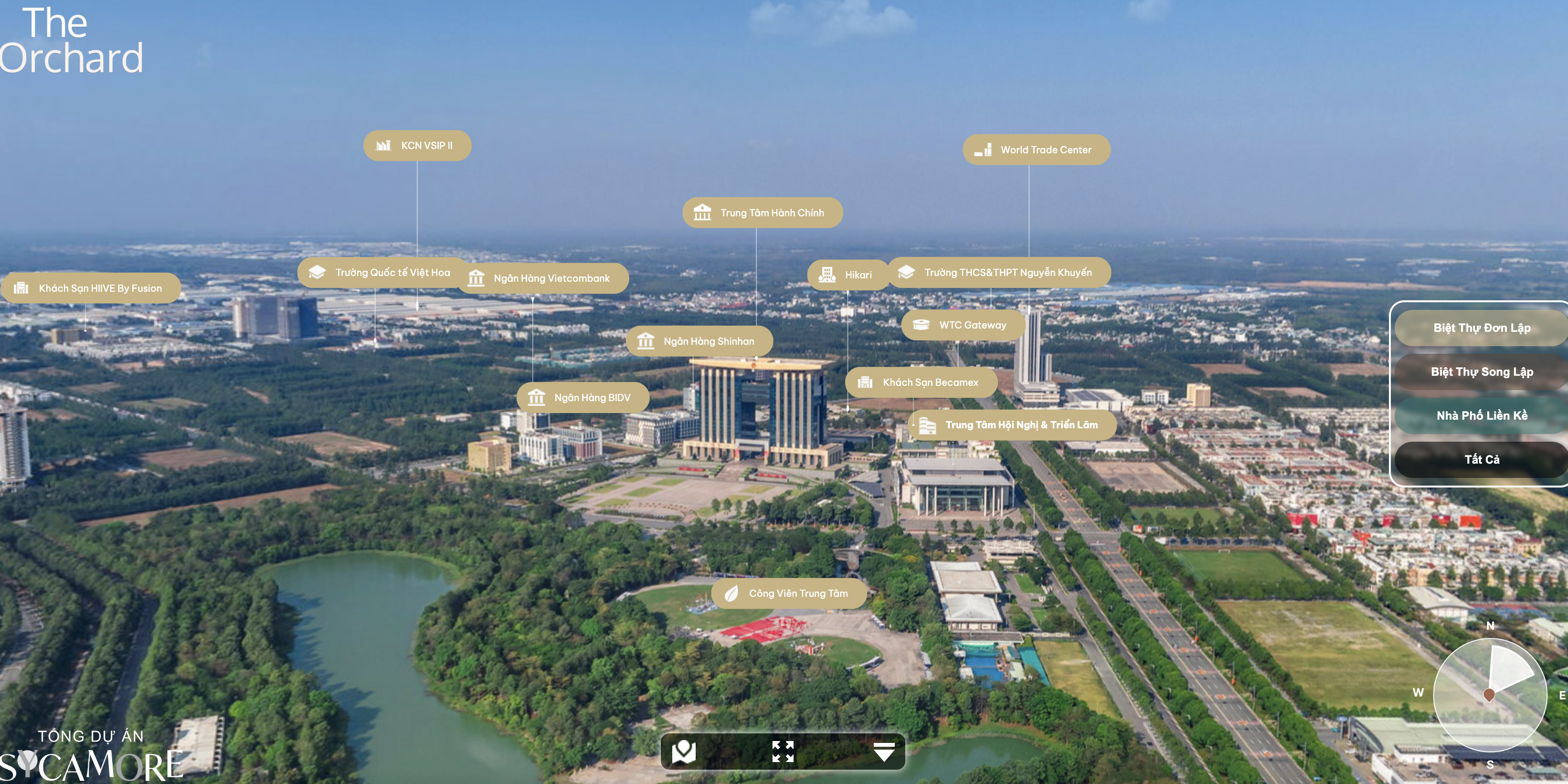Select the Khách Sạn HIIVE By Fusion marker
This screenshot has height=784, width=1568.
point(91,288)
